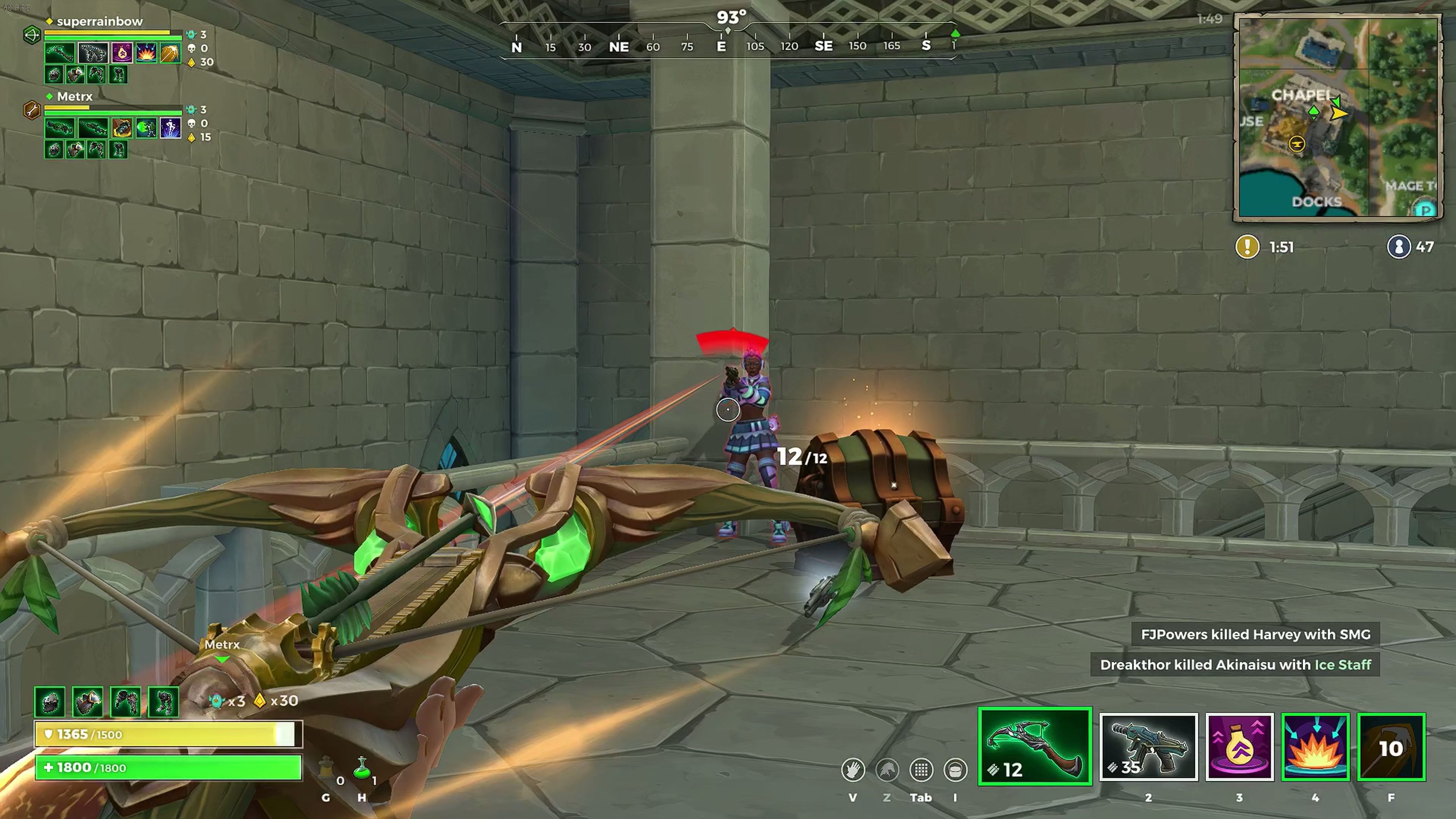Activate the fiery explosion ability above key 4
Image resolution: width=1456 pixels, height=819 pixels.
pyautogui.click(x=1315, y=747)
